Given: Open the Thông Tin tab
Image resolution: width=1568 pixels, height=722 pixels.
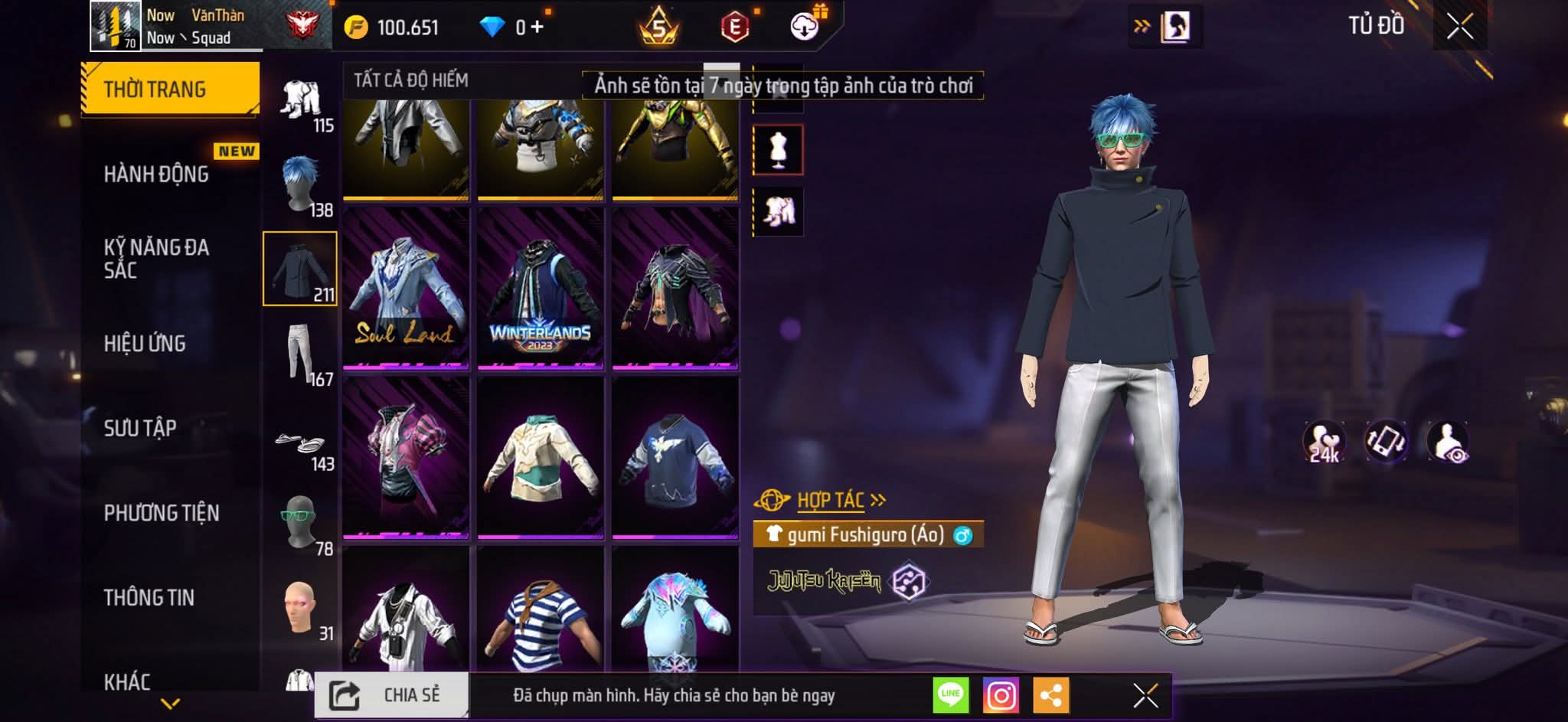Looking at the screenshot, I should point(149,597).
